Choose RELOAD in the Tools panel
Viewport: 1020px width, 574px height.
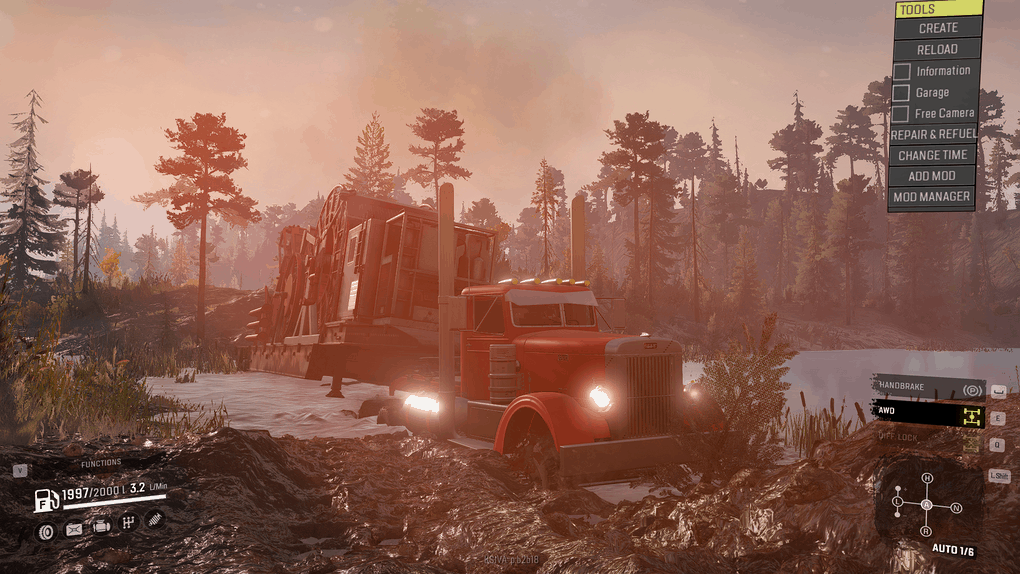937,49
